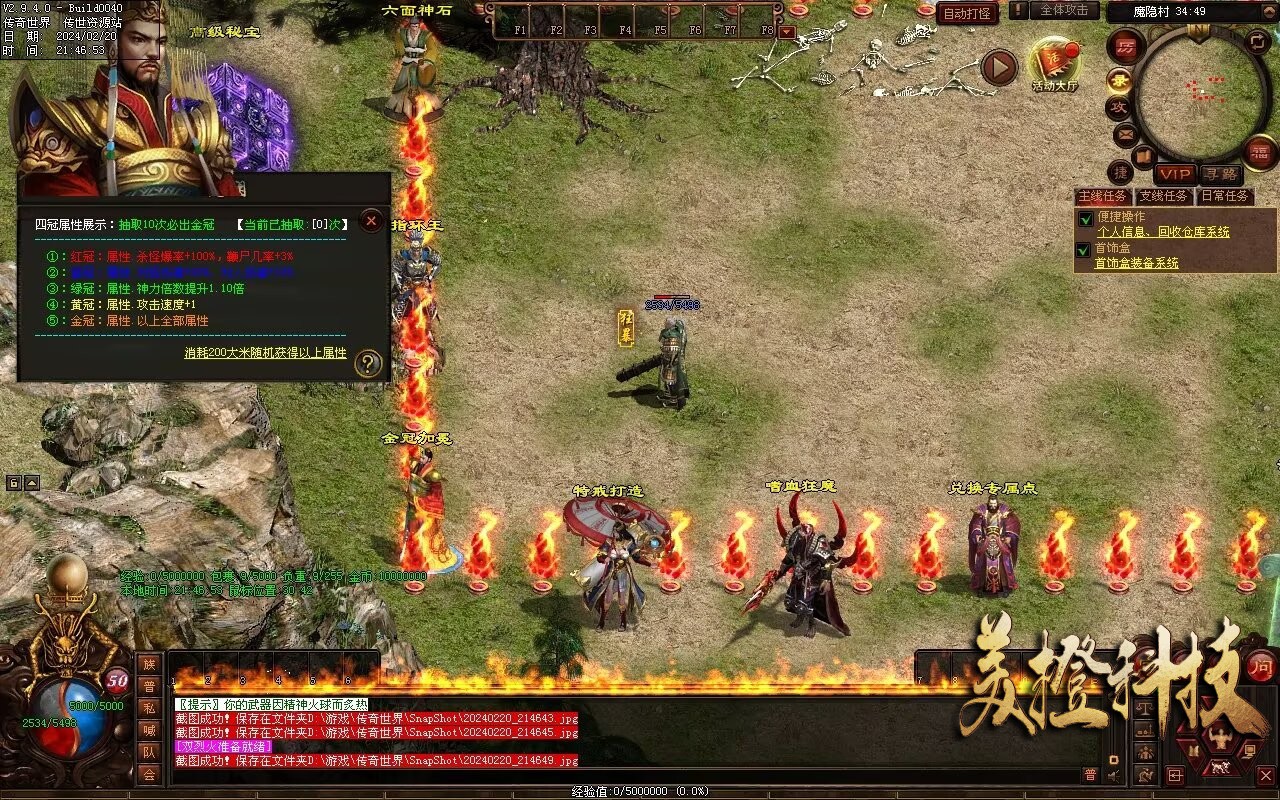Switch to the 主线任务 tab
This screenshot has height=800, width=1280.
tap(1104, 196)
